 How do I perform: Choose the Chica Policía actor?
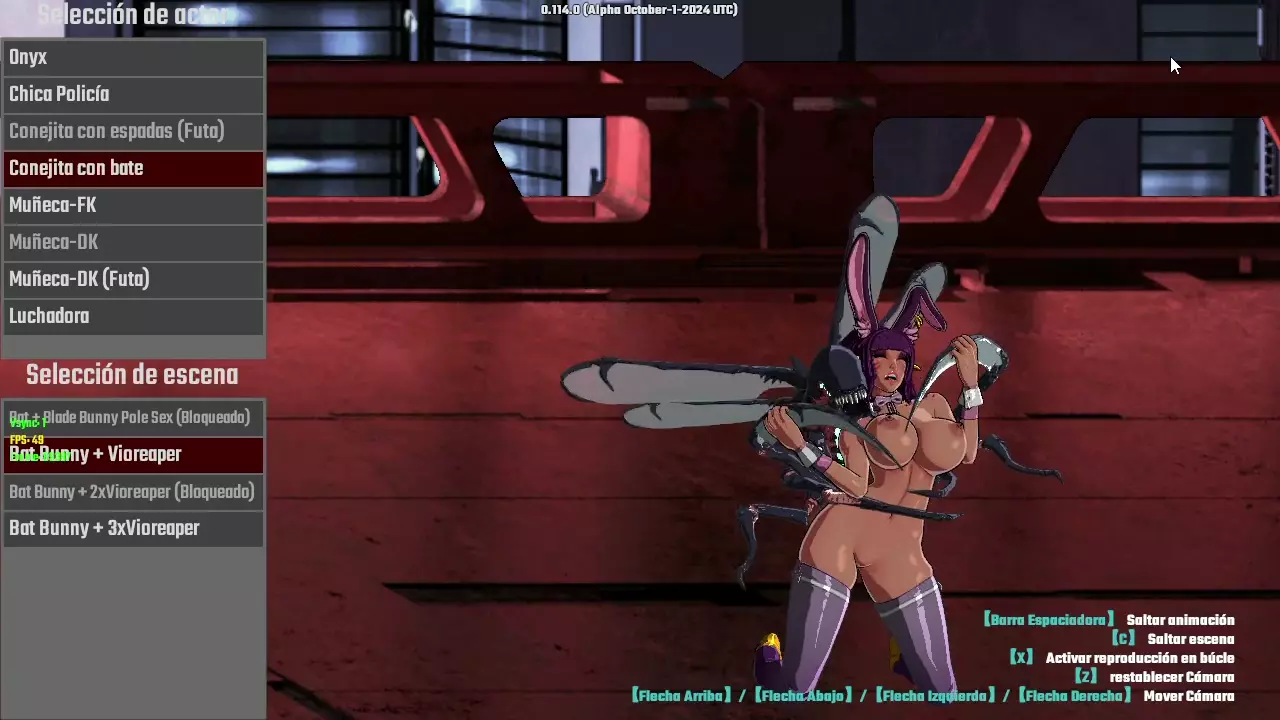(x=132, y=95)
